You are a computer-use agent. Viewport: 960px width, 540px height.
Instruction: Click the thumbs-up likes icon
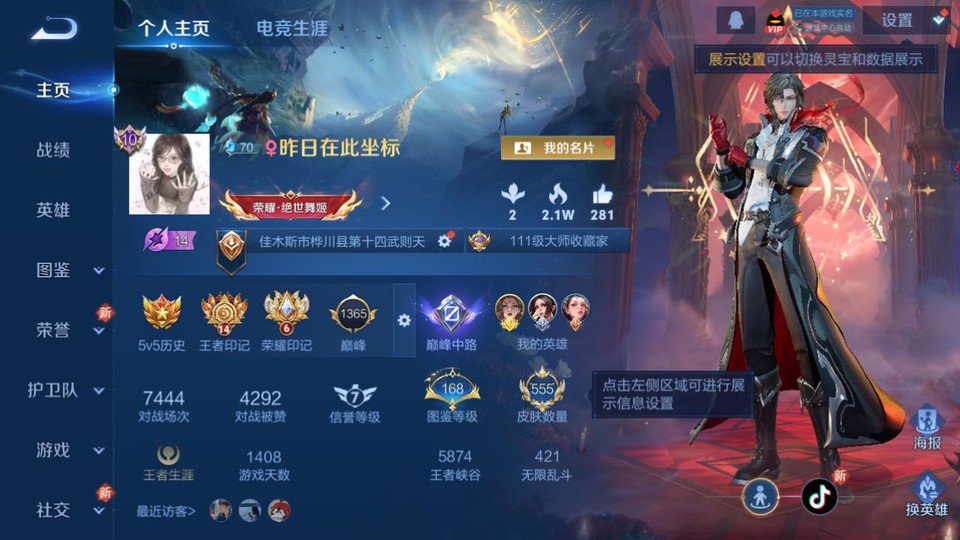602,194
